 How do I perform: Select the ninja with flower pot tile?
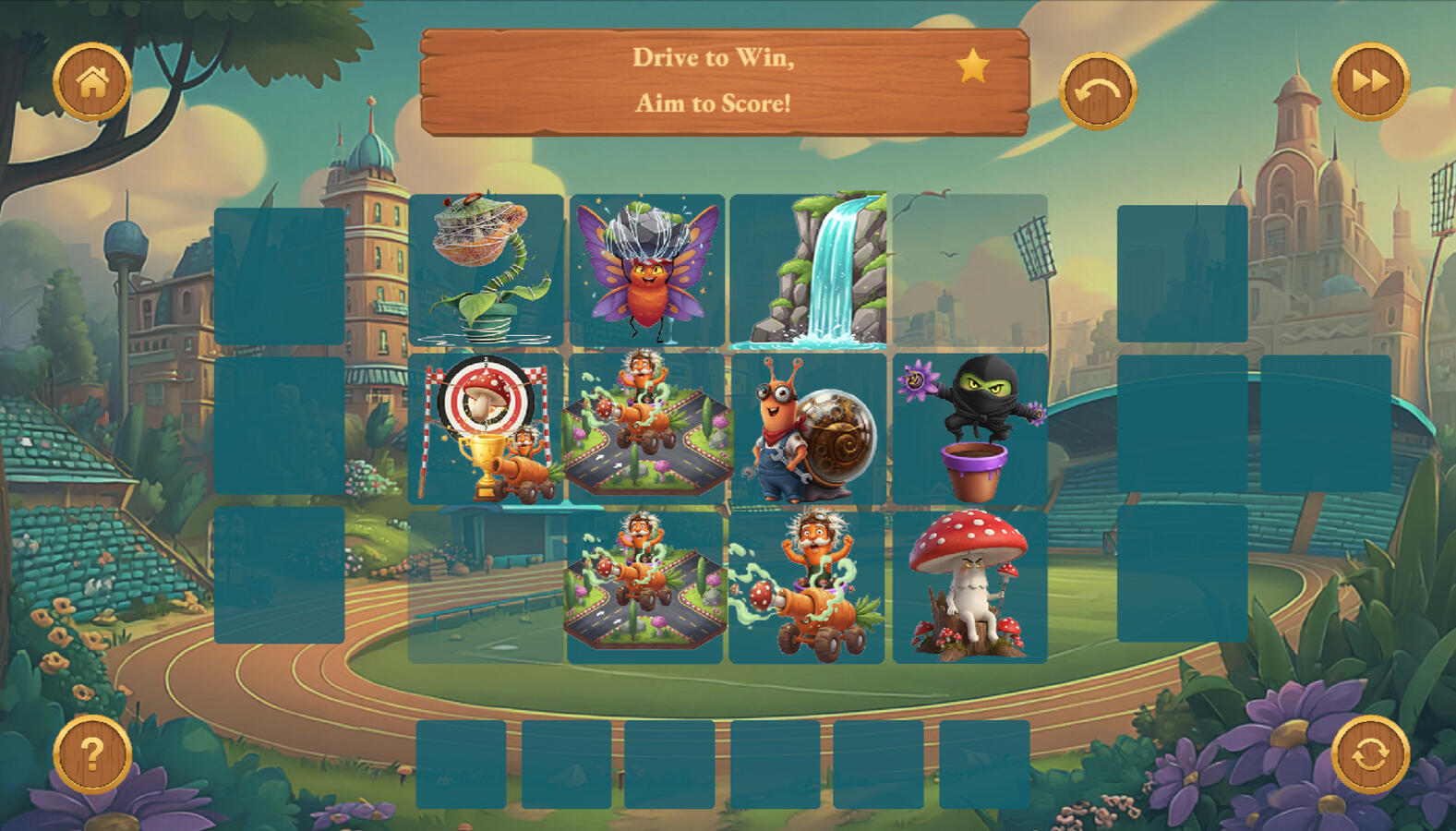(970, 428)
